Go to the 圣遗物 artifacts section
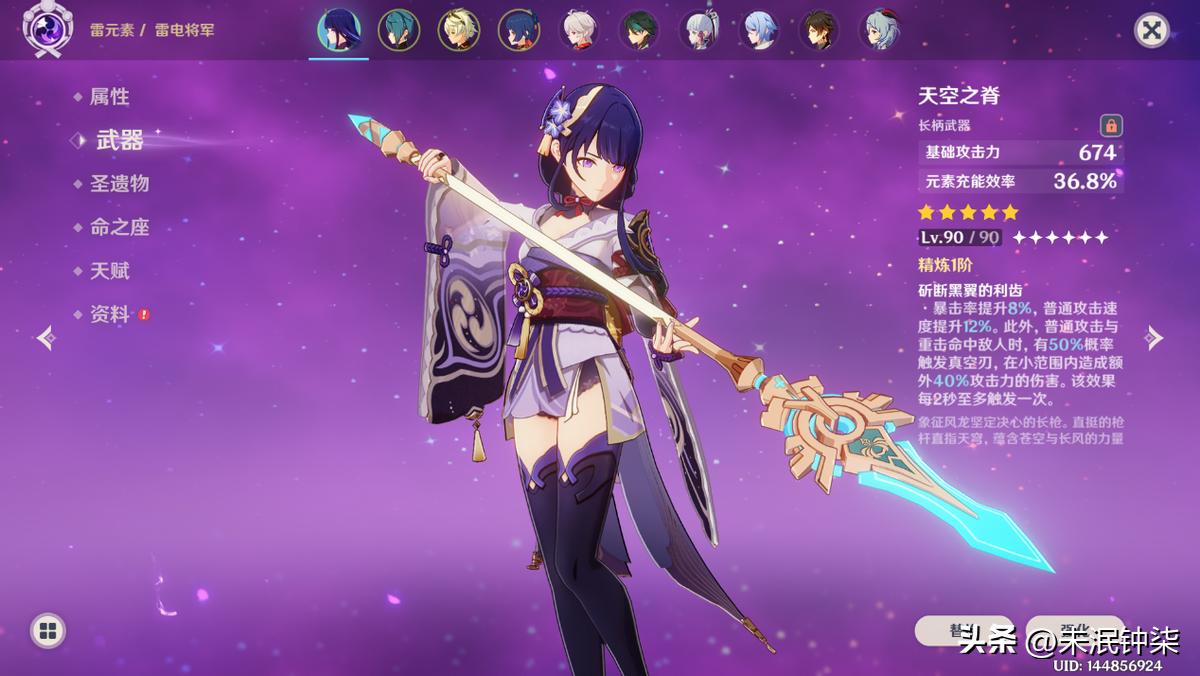 pyautogui.click(x=119, y=184)
